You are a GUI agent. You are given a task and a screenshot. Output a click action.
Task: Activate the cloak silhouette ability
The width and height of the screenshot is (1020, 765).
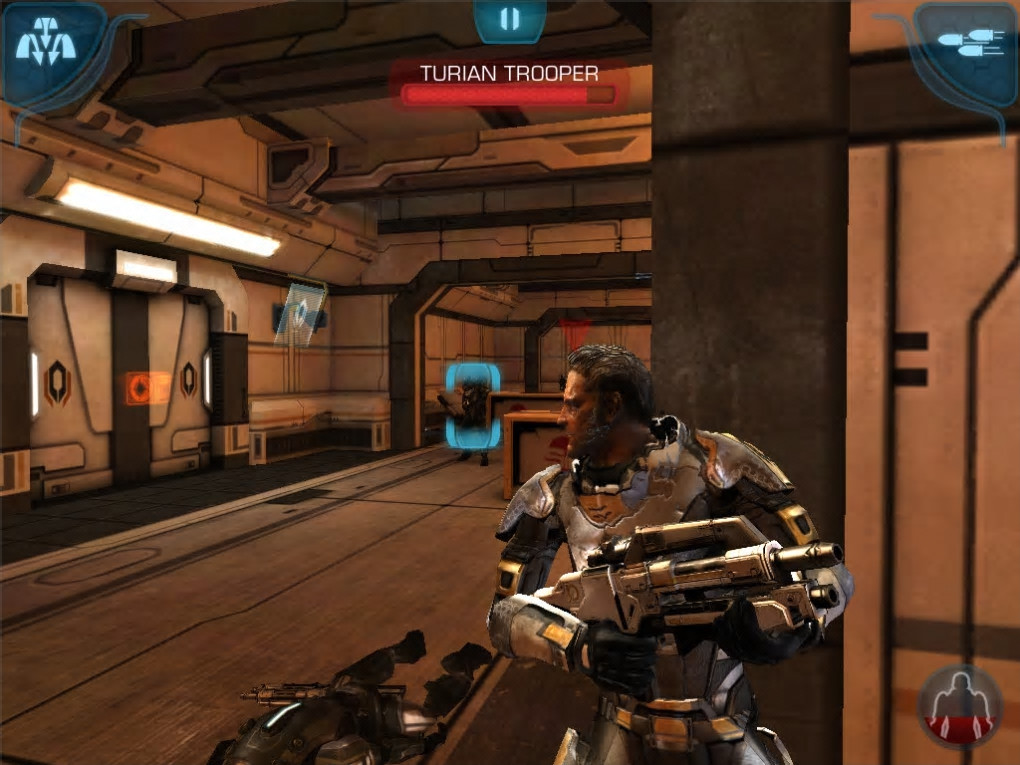coord(960,706)
